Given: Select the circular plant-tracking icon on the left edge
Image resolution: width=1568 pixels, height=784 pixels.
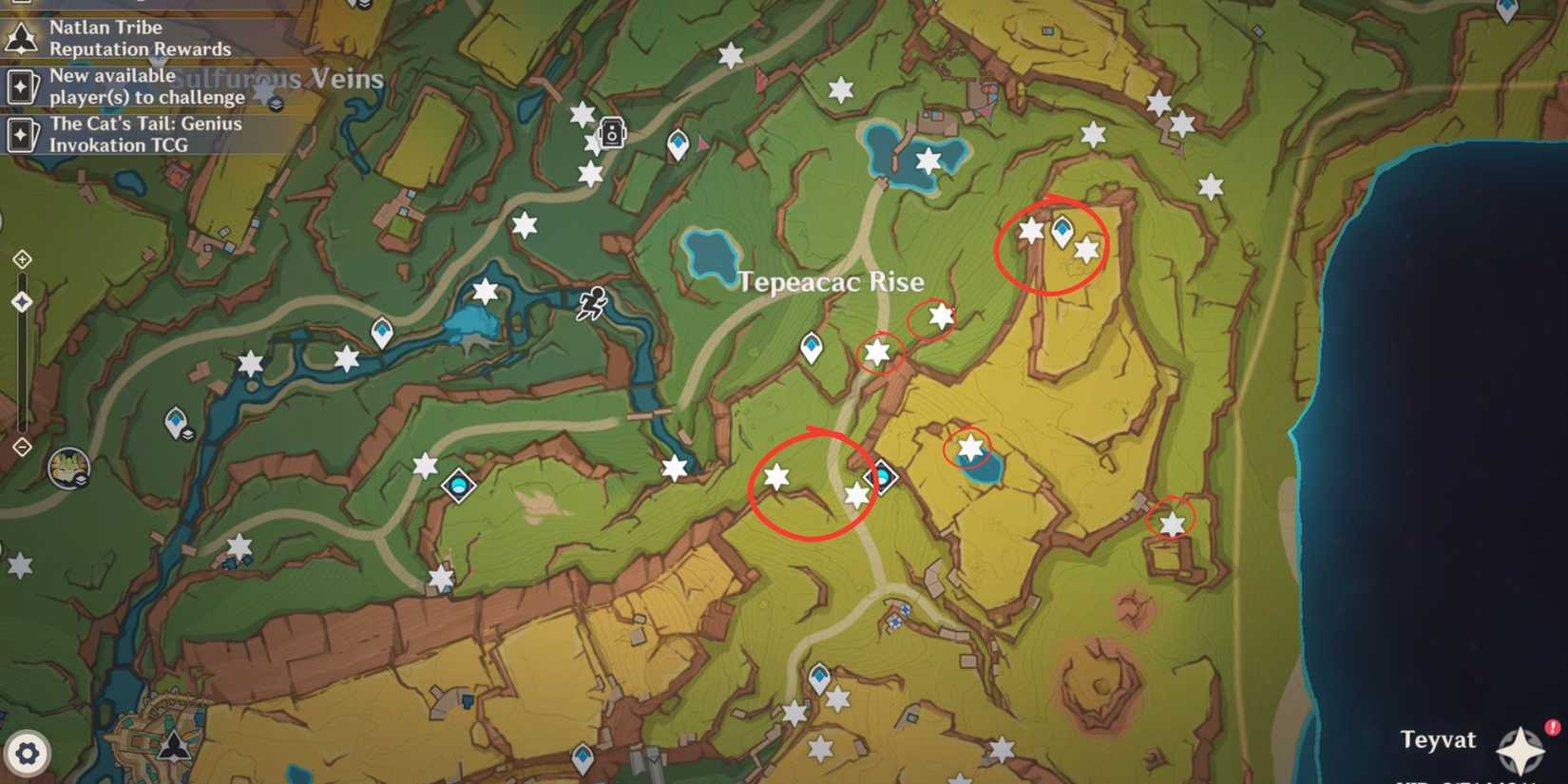Looking at the screenshot, I should [67, 468].
